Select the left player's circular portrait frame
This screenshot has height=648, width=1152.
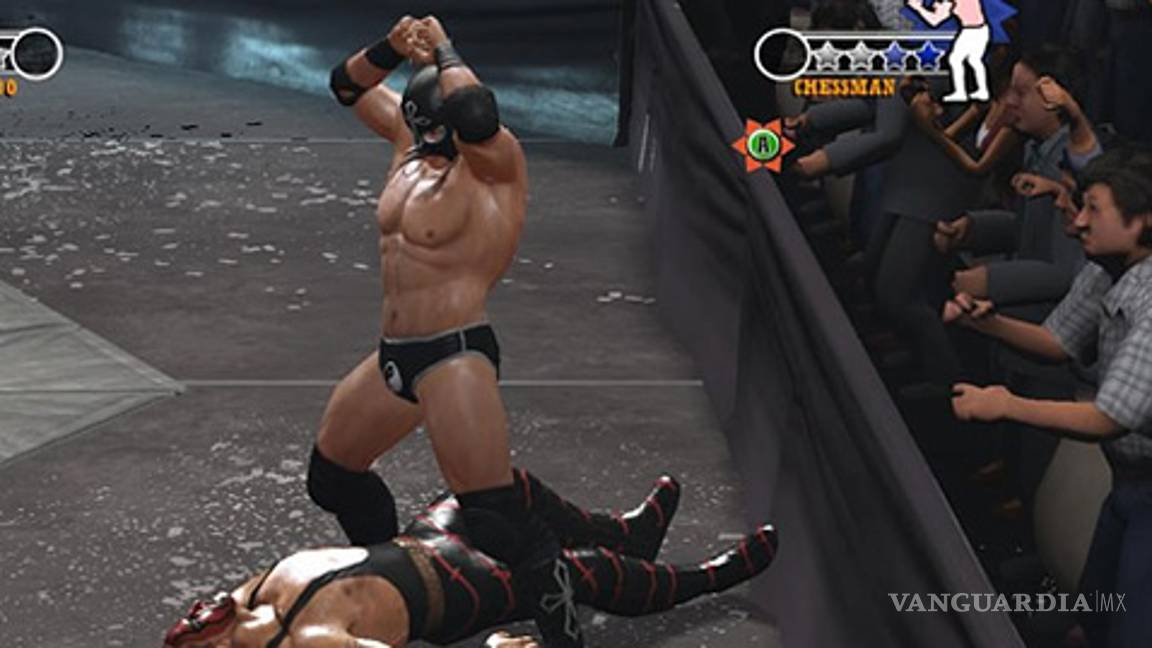[37, 53]
